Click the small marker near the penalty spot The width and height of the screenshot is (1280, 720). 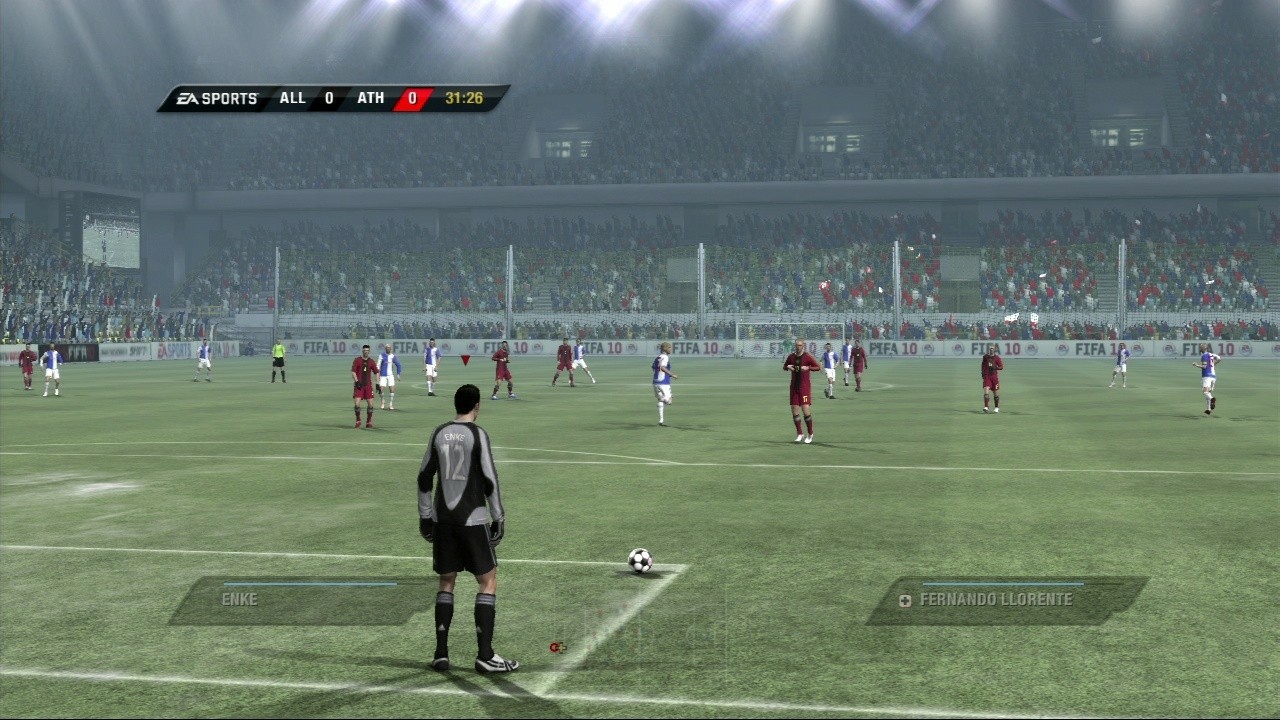pos(557,647)
